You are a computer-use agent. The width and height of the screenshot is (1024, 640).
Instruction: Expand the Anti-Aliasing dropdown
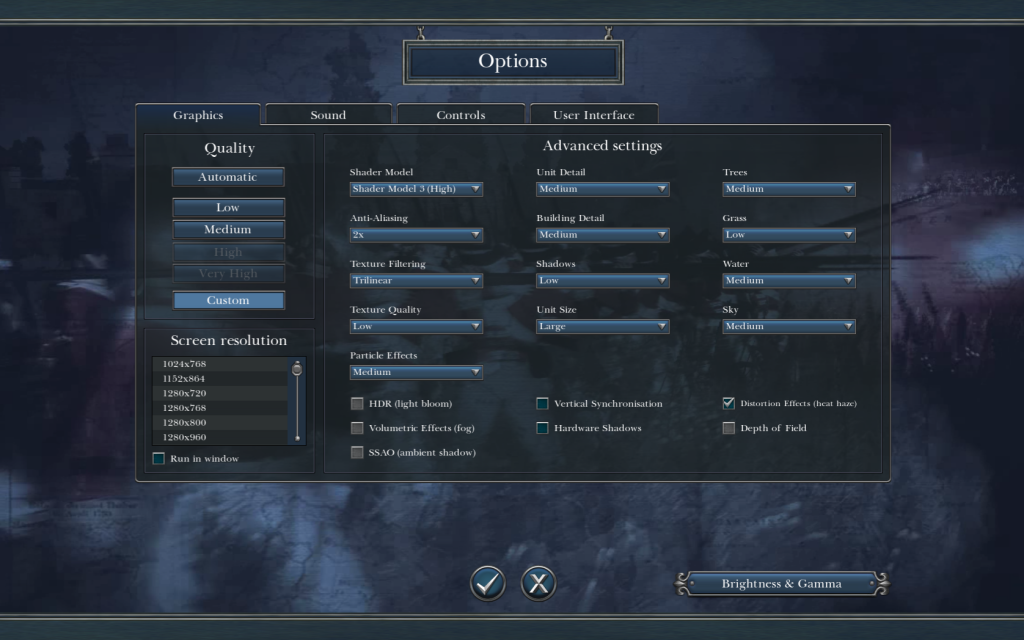pyautogui.click(x=416, y=235)
